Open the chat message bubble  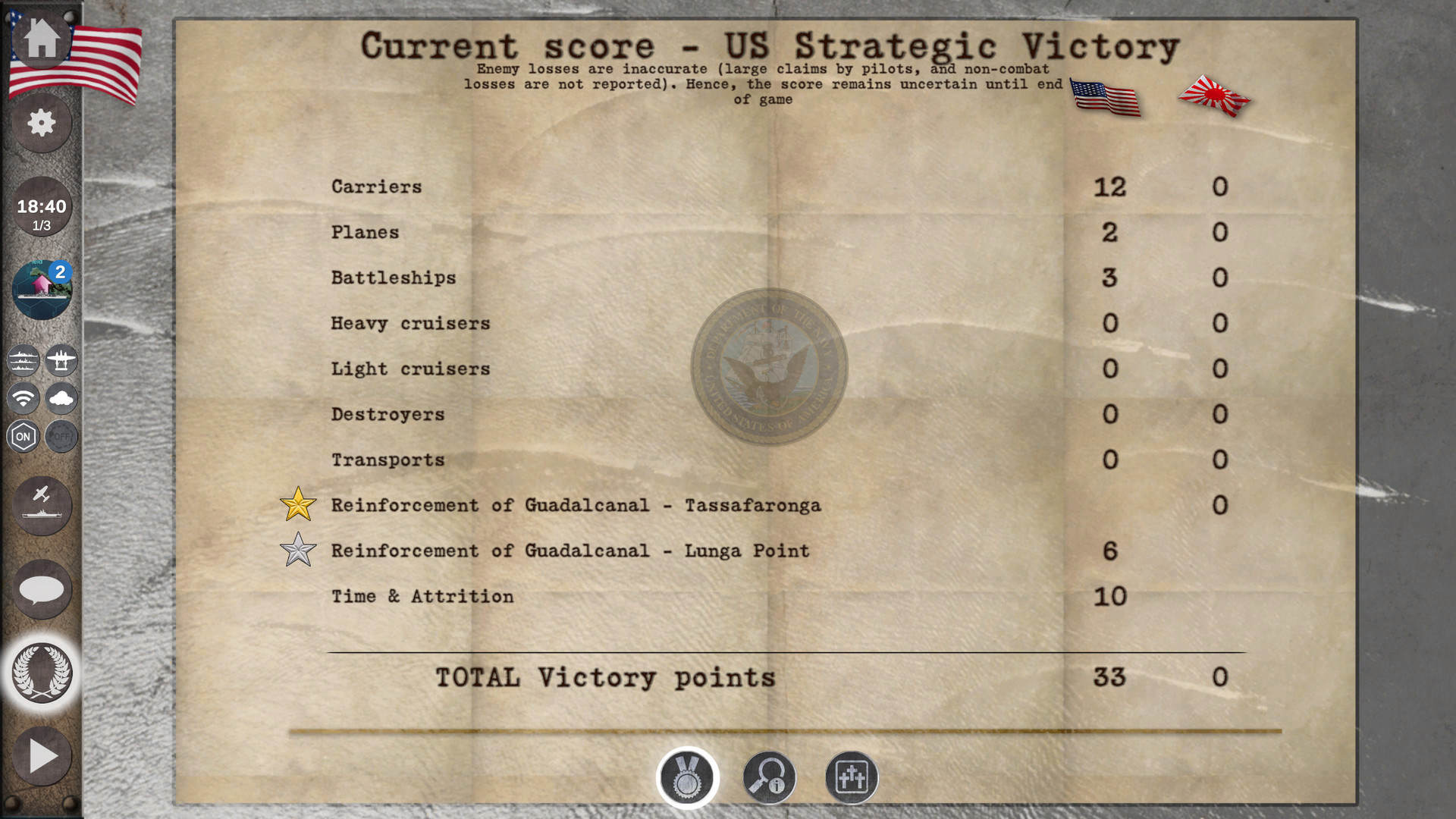click(x=42, y=589)
